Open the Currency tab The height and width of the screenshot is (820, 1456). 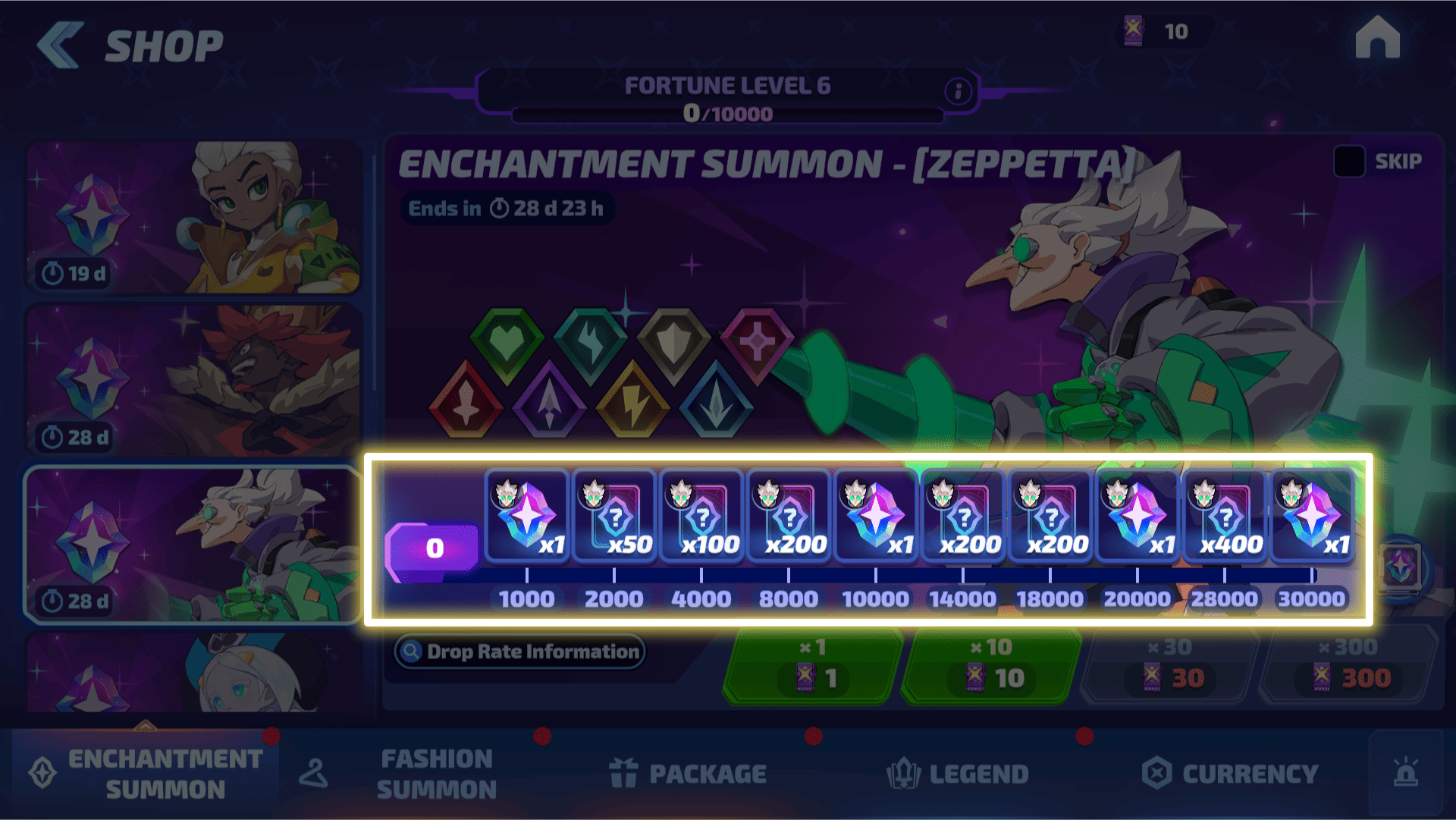coord(1231,774)
